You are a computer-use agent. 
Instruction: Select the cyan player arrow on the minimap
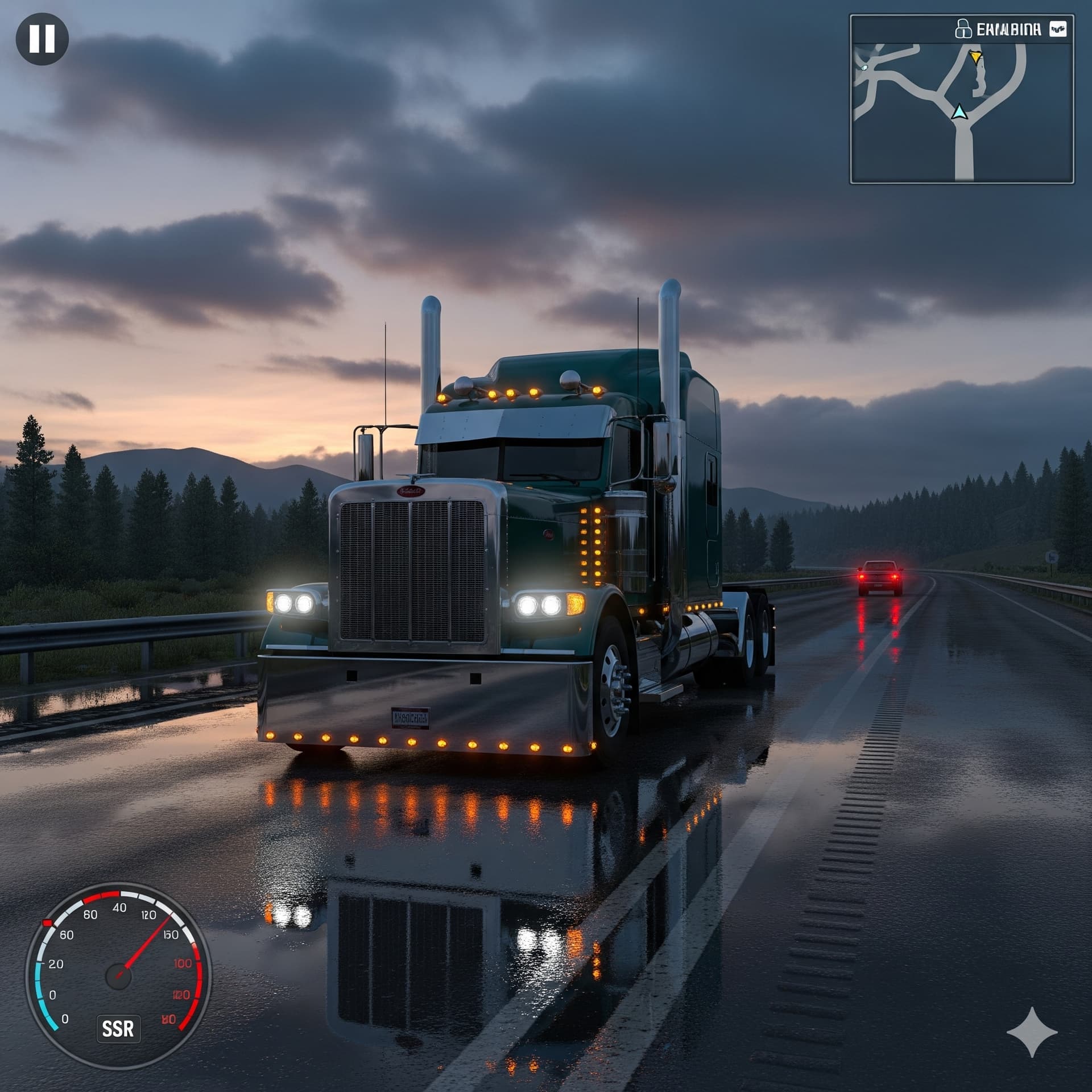point(959,111)
